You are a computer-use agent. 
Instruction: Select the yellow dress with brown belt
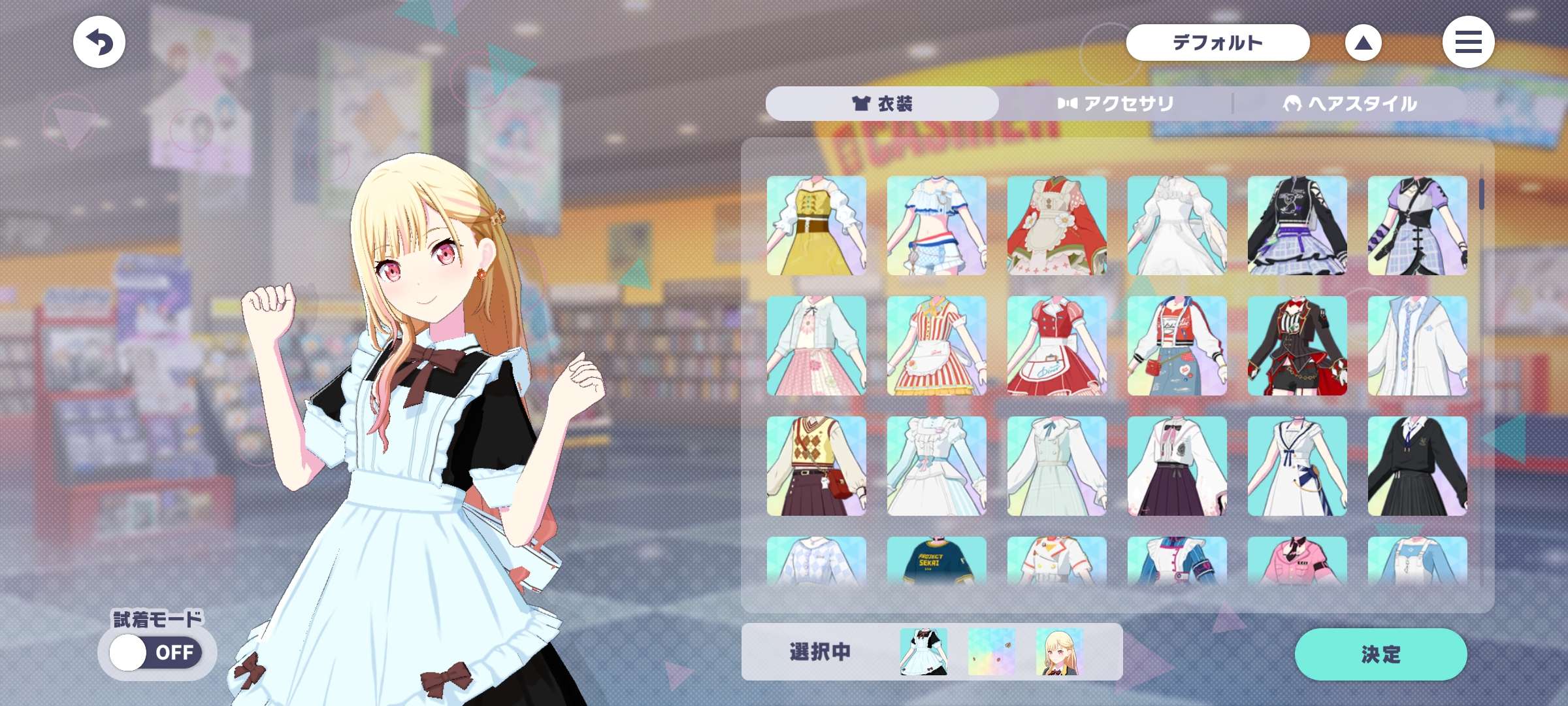817,226
